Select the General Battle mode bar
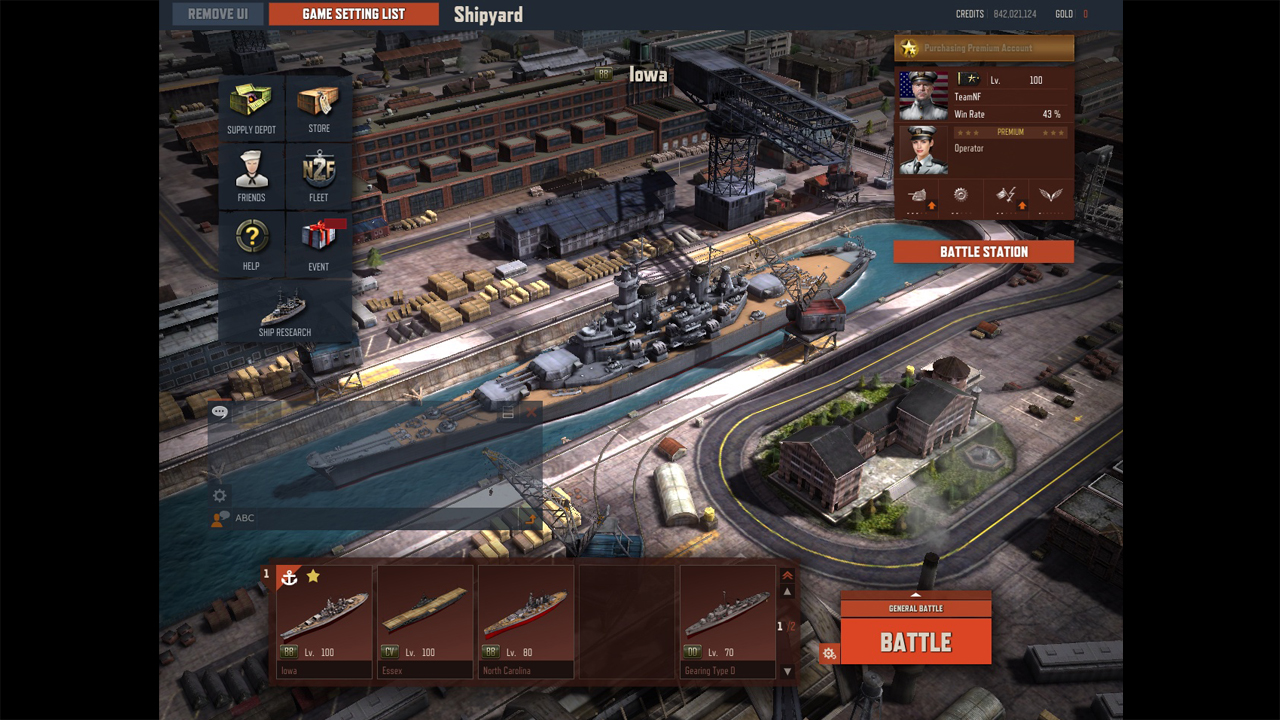1280x720 pixels. 916,606
